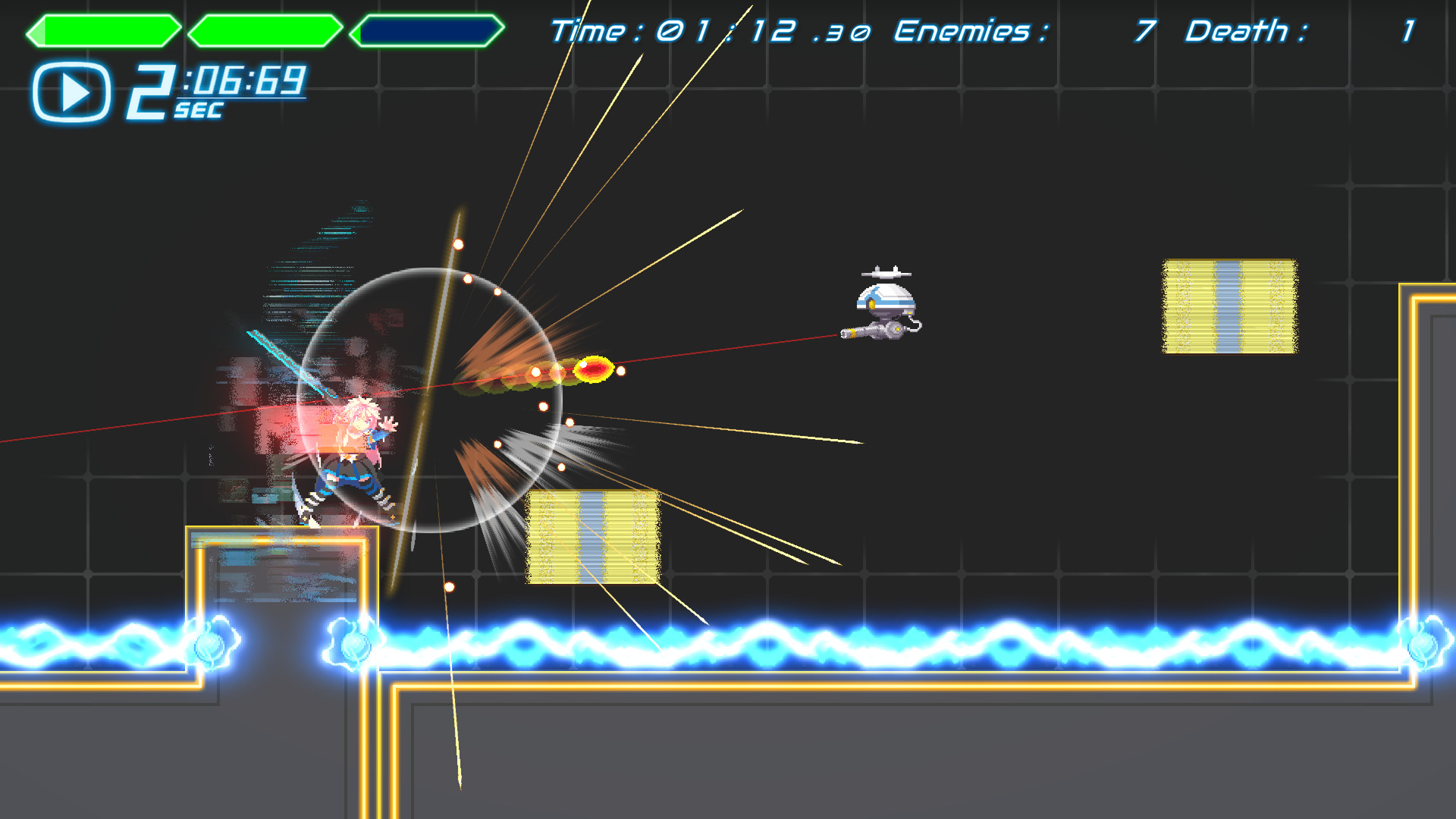Toggle the blue depleted gauge bar
1456x819 pixels.
pyautogui.click(x=425, y=28)
